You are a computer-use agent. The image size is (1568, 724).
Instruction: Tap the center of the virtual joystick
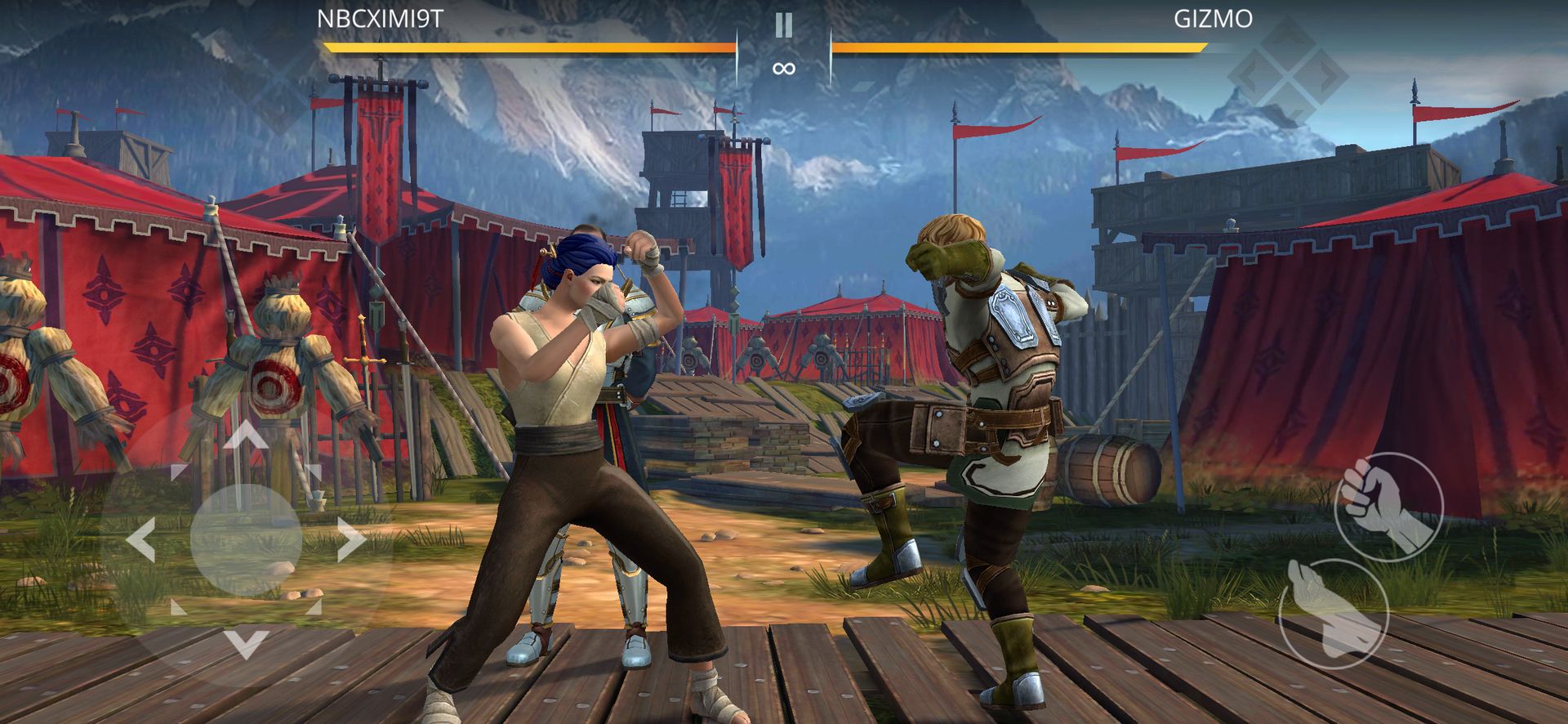point(246,539)
